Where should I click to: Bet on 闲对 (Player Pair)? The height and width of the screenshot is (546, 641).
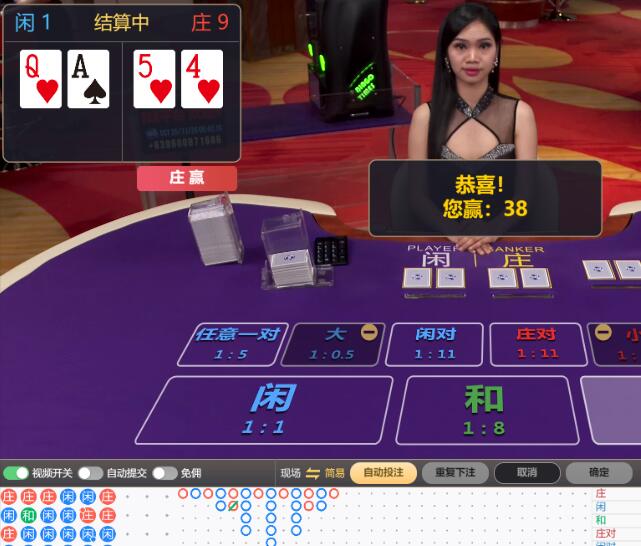[435, 343]
